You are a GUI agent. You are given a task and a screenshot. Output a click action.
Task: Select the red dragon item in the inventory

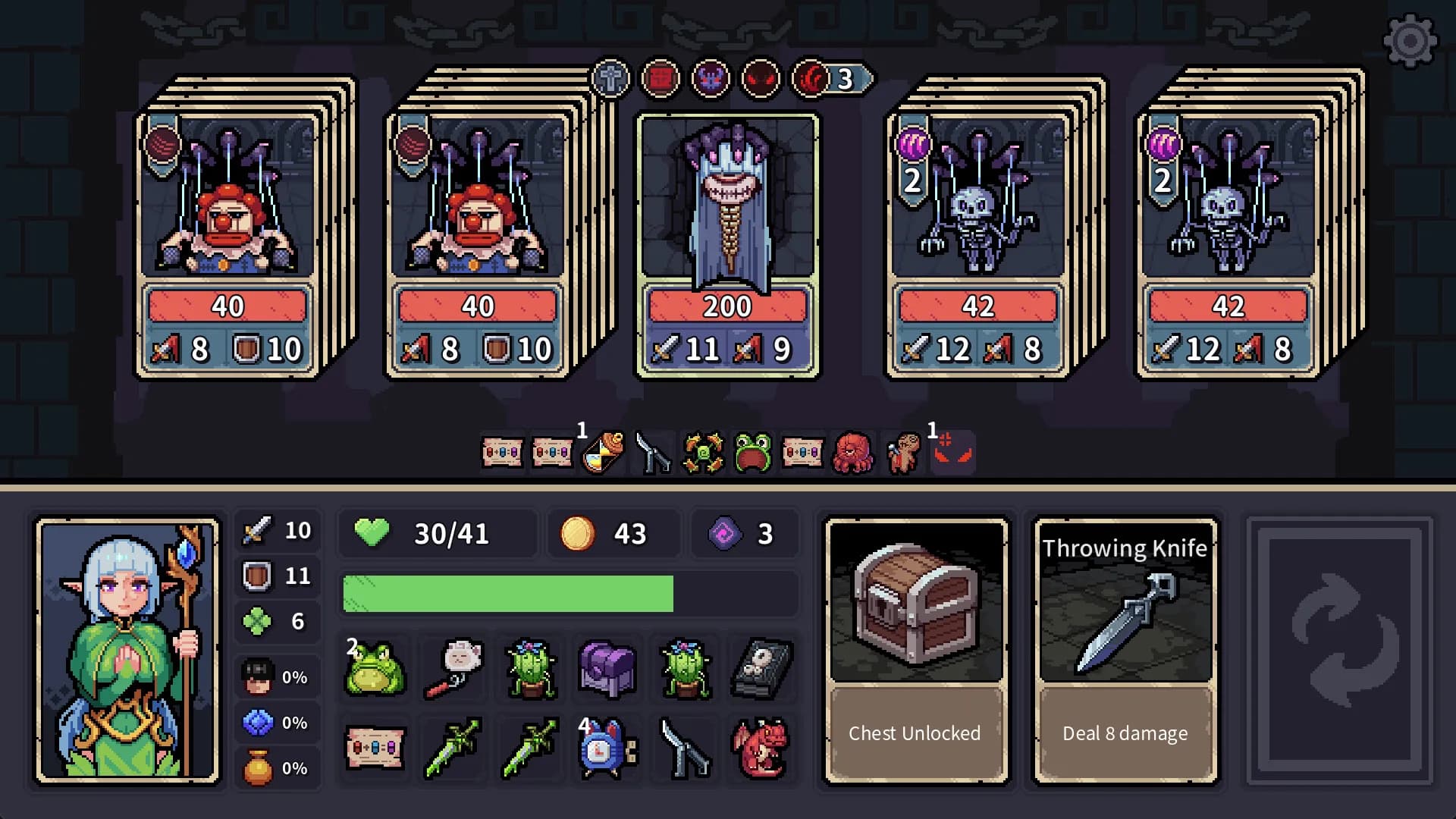coord(761,749)
